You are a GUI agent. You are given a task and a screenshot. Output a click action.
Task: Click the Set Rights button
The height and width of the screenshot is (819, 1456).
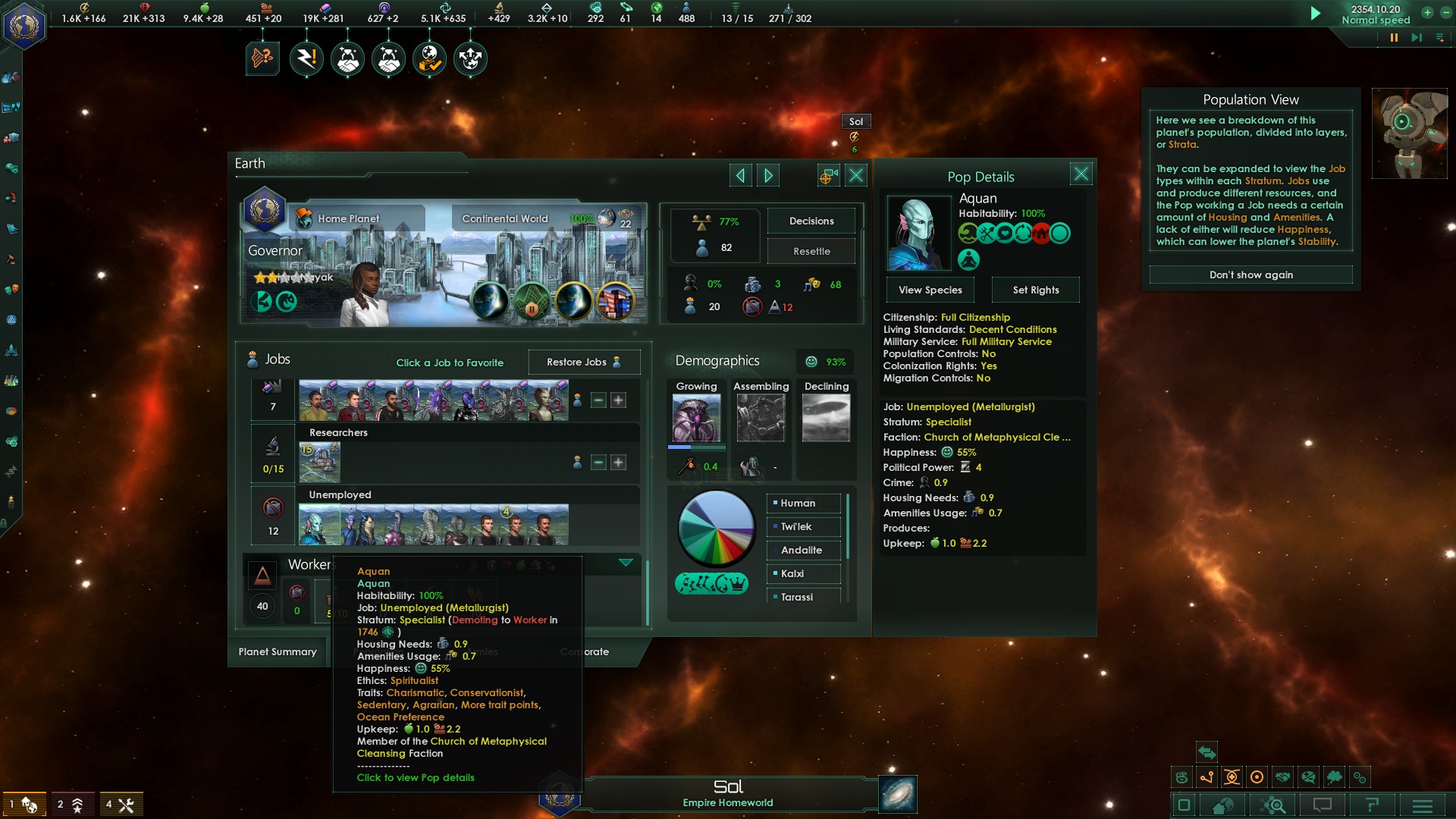point(1035,290)
